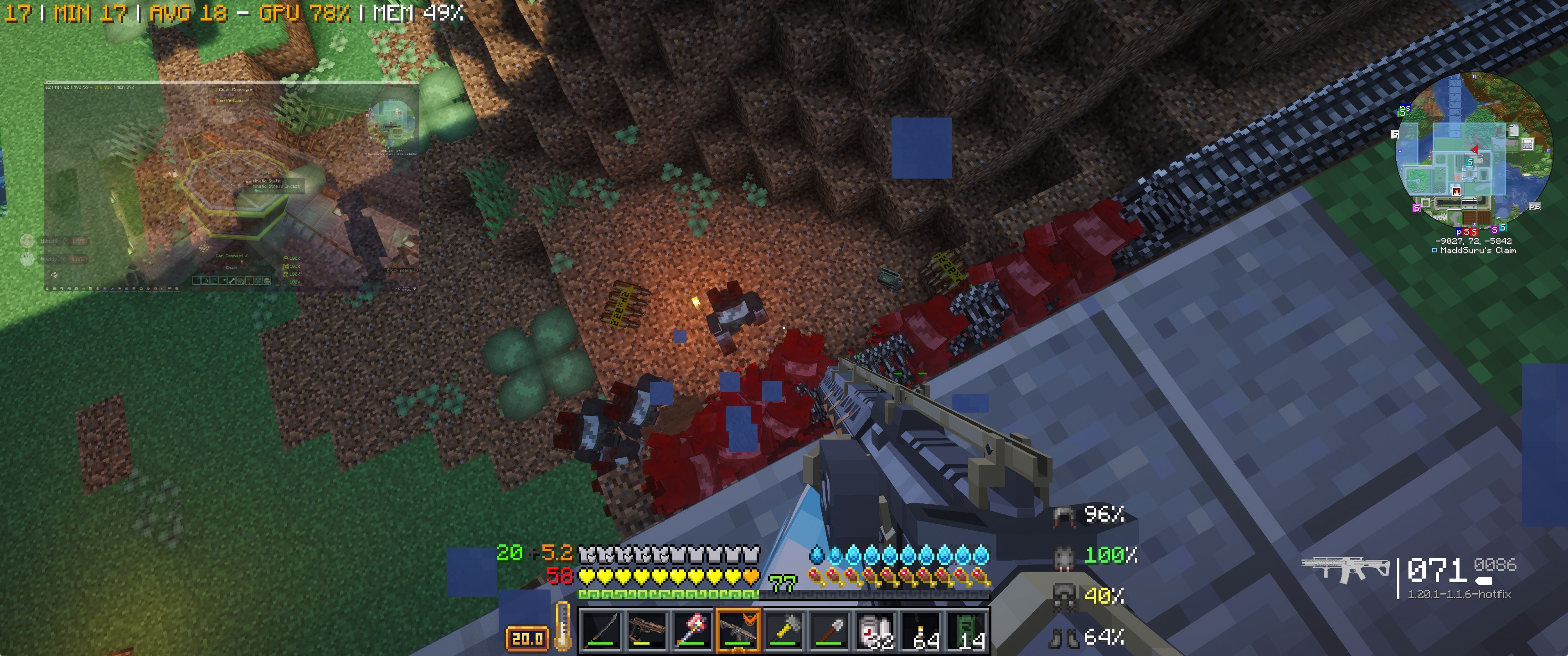Select the player head marker on minimap
Screen dimensions: 1568x656
point(1456,191)
